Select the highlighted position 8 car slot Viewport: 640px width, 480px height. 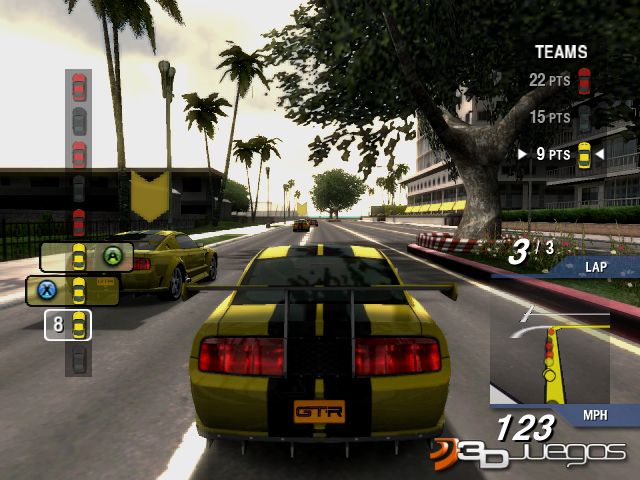[68, 325]
